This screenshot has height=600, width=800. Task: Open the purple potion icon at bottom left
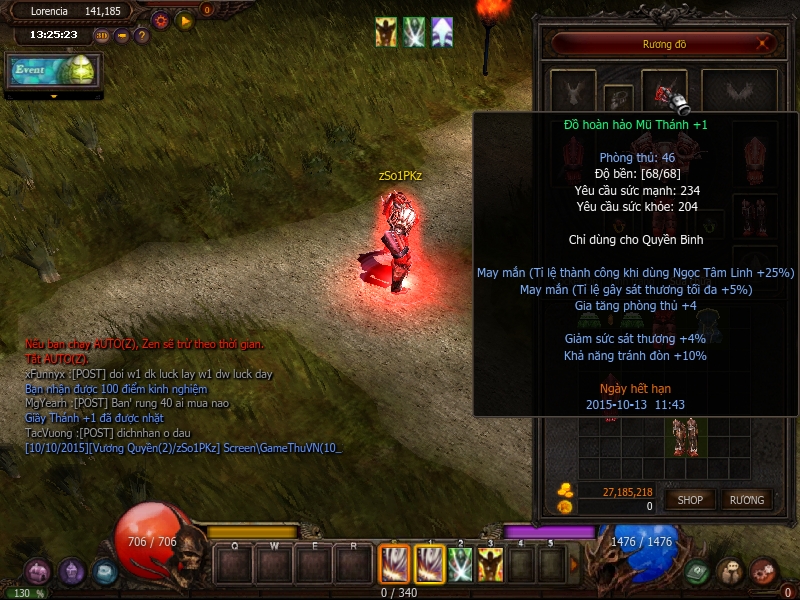point(71,572)
